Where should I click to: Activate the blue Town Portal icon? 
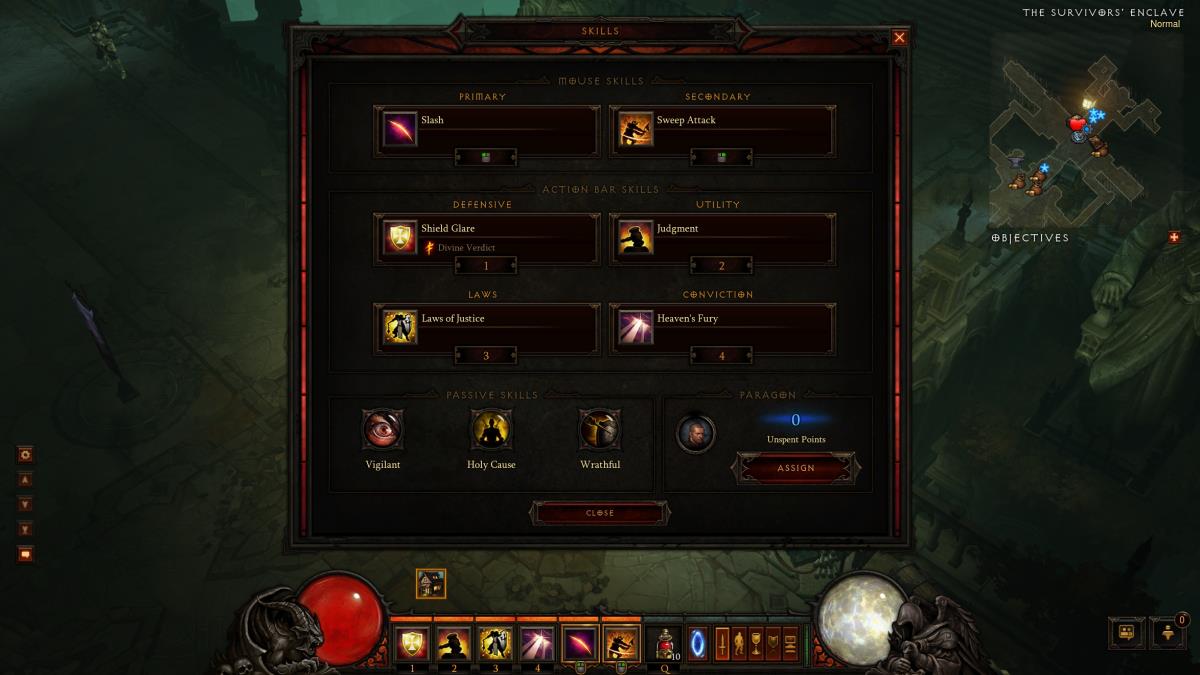(x=699, y=643)
